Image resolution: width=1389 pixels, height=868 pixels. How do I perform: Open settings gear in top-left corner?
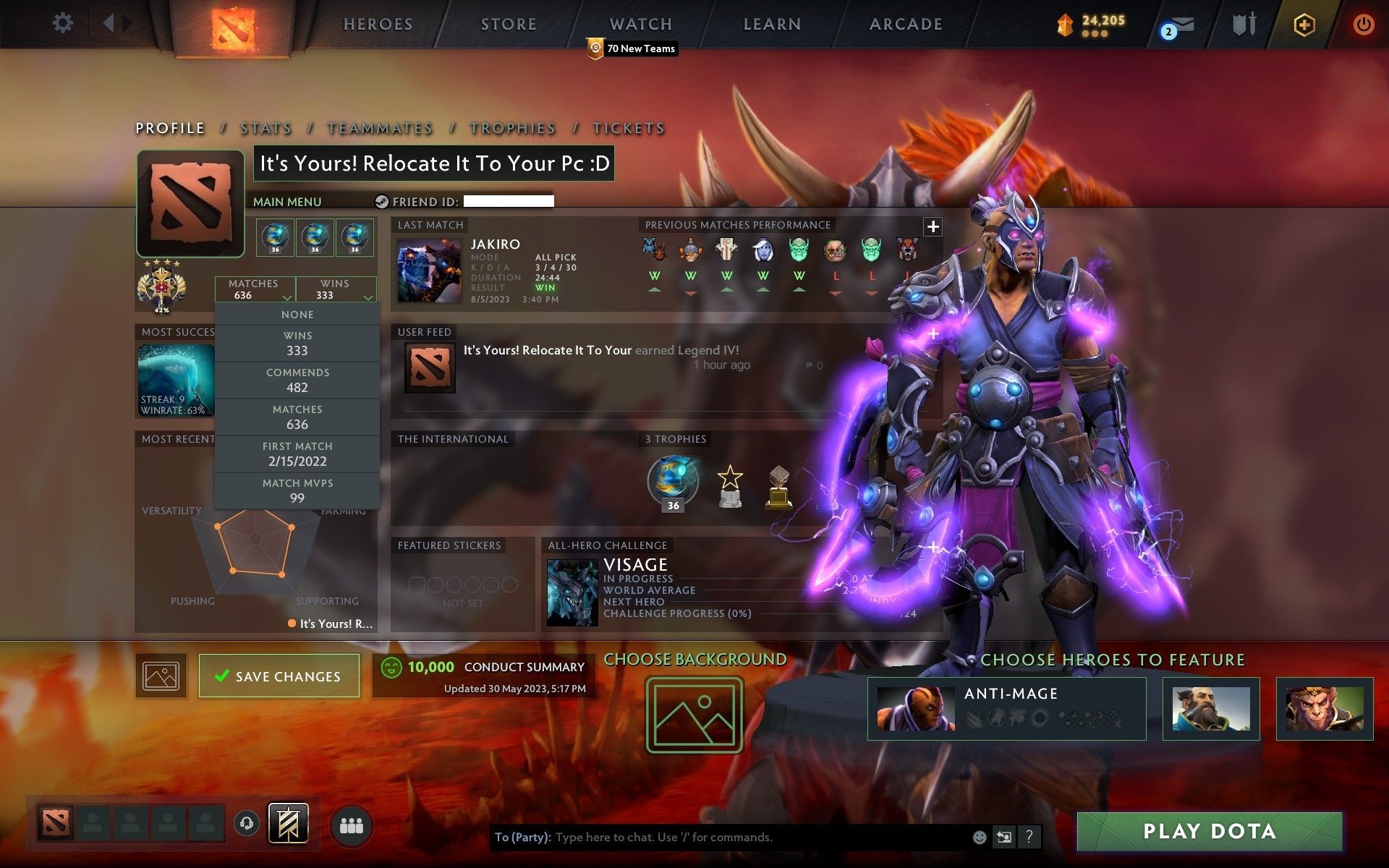coord(64,23)
